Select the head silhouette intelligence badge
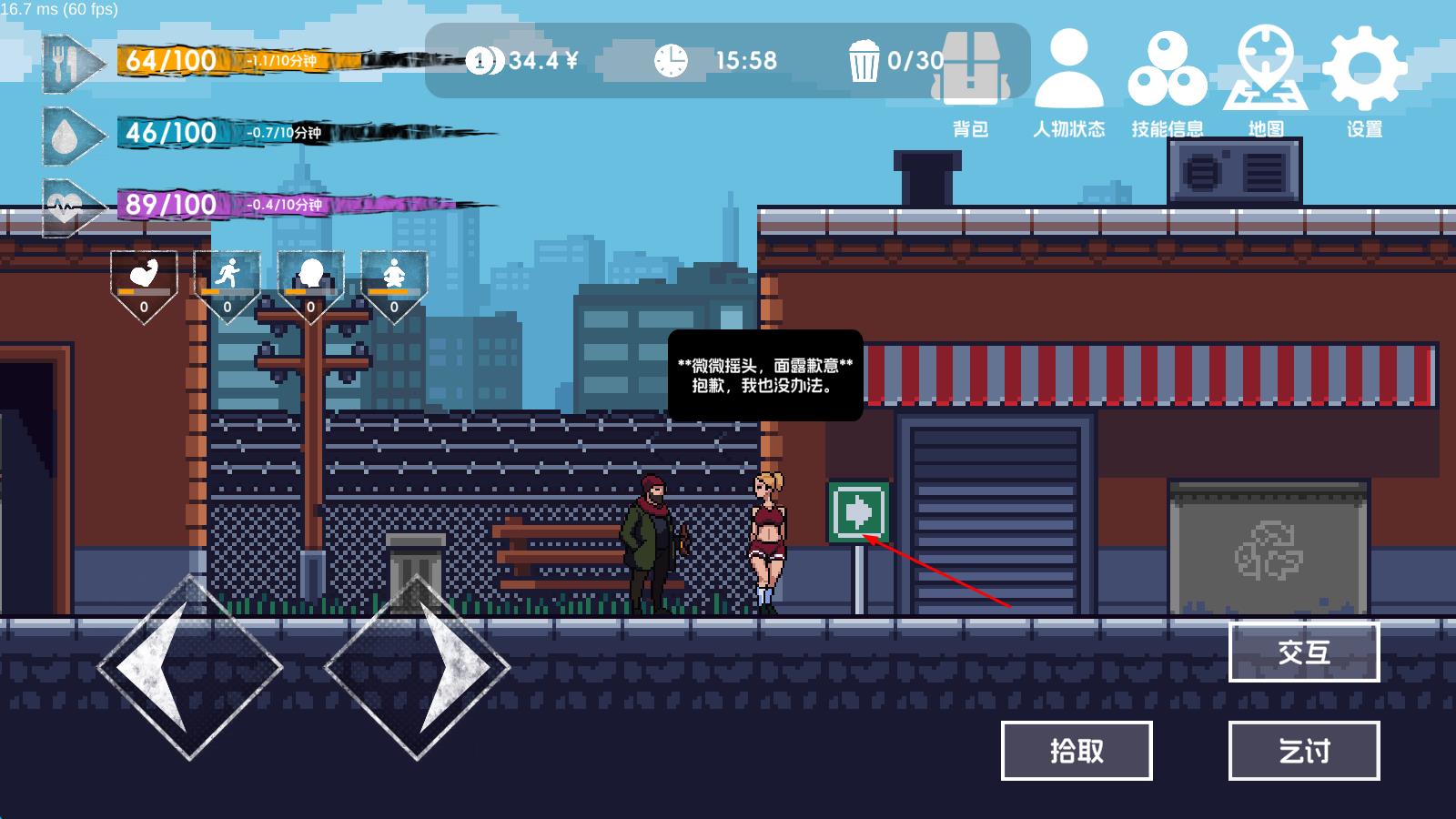 pyautogui.click(x=310, y=284)
